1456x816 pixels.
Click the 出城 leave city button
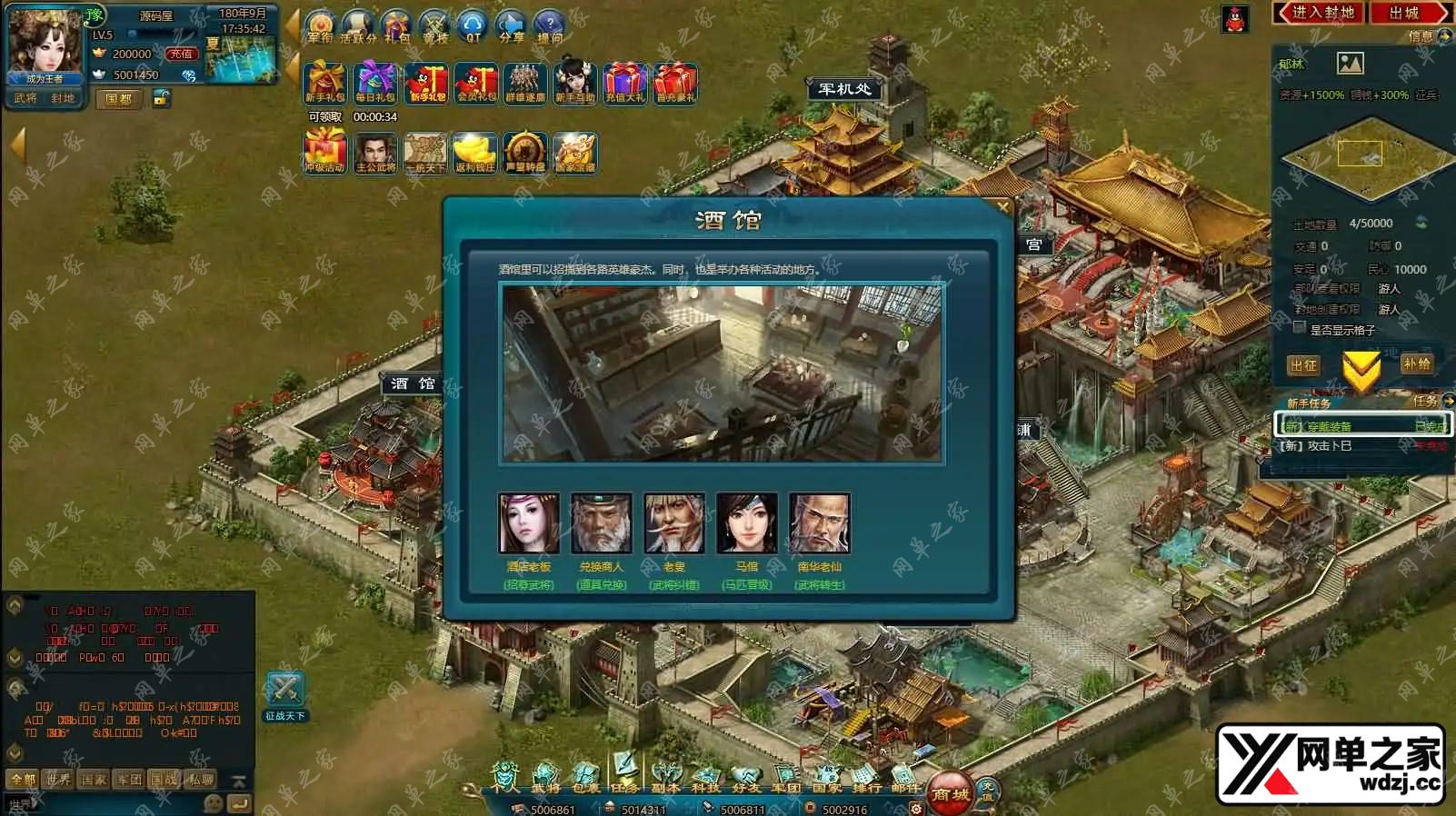(1405, 13)
